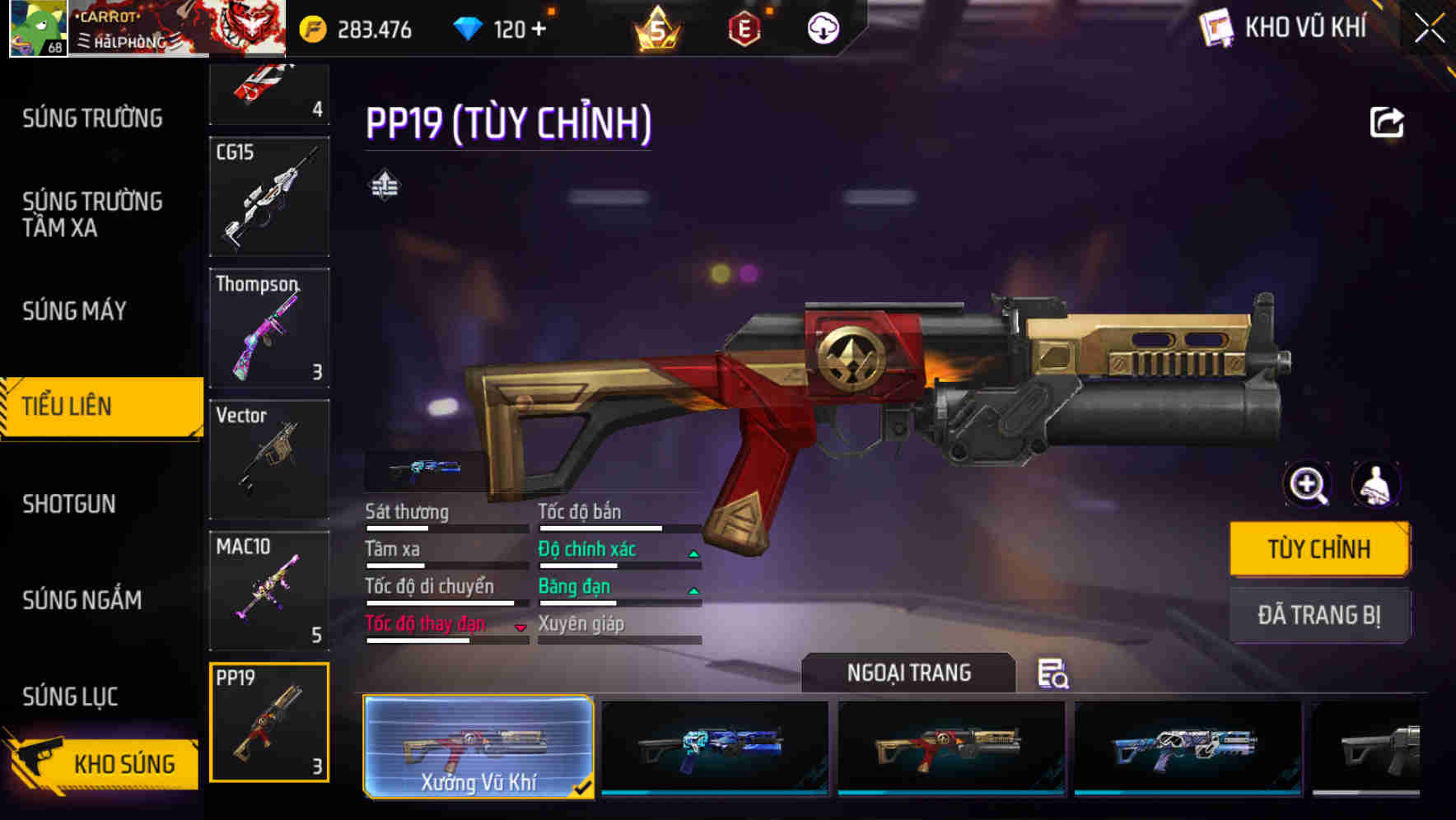Open the NGOẠI TRANG tab

coord(910,673)
